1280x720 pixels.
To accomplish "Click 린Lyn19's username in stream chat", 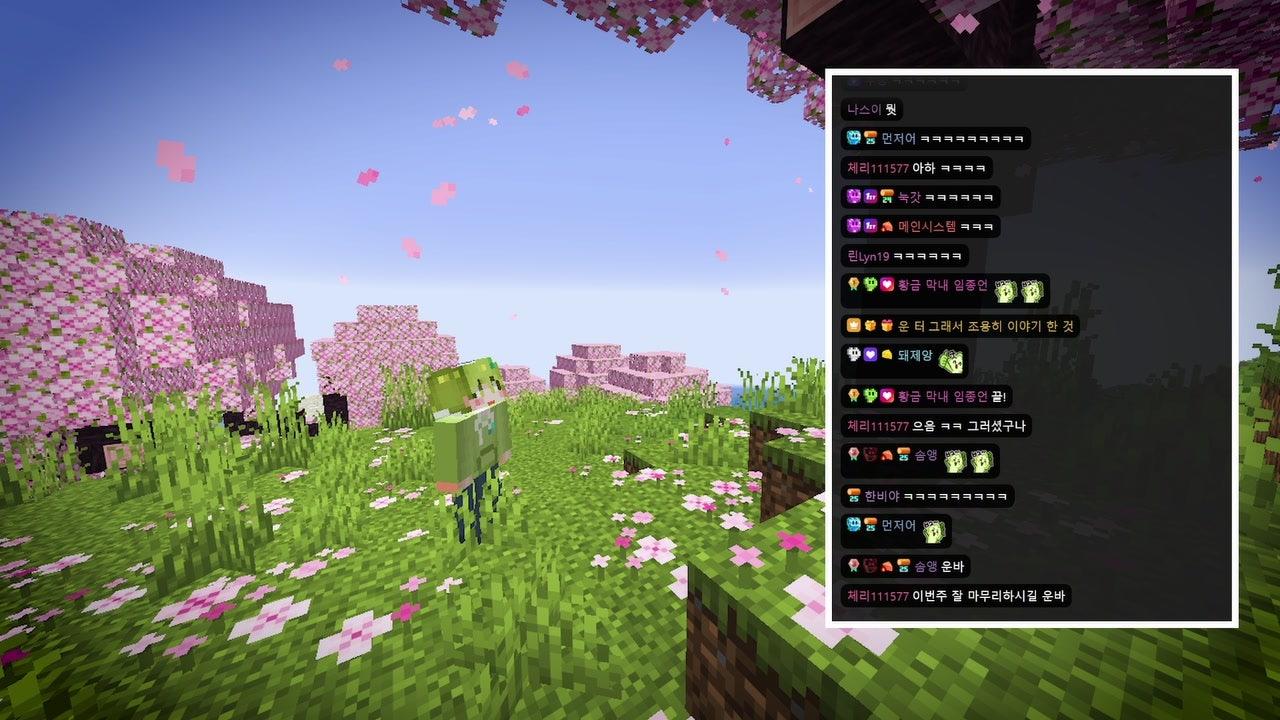I will [x=868, y=256].
